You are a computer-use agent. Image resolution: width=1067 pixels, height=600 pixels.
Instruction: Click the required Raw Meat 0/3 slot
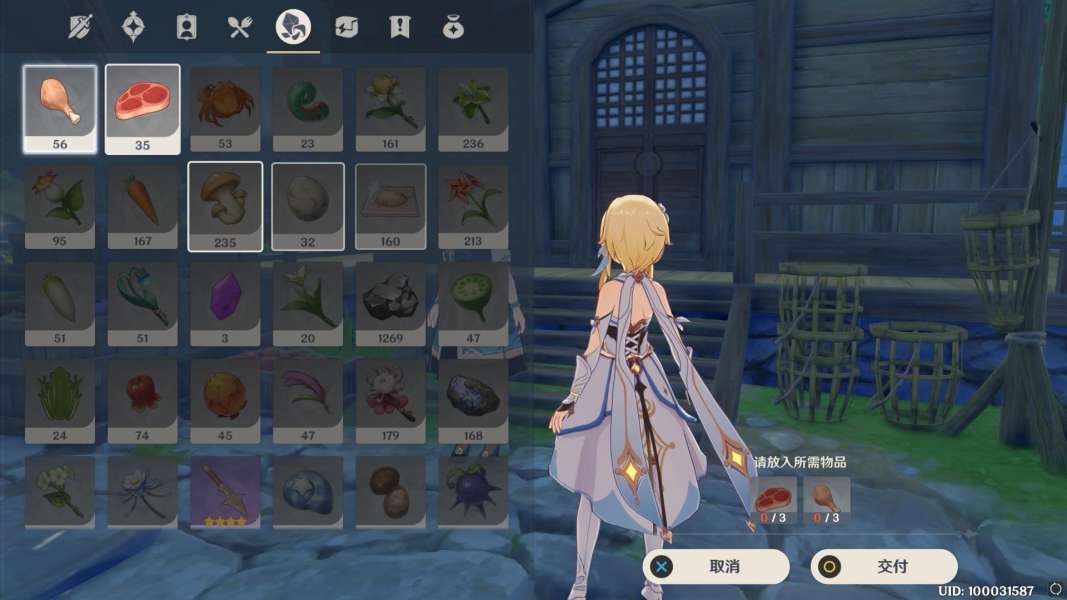pyautogui.click(x=774, y=499)
